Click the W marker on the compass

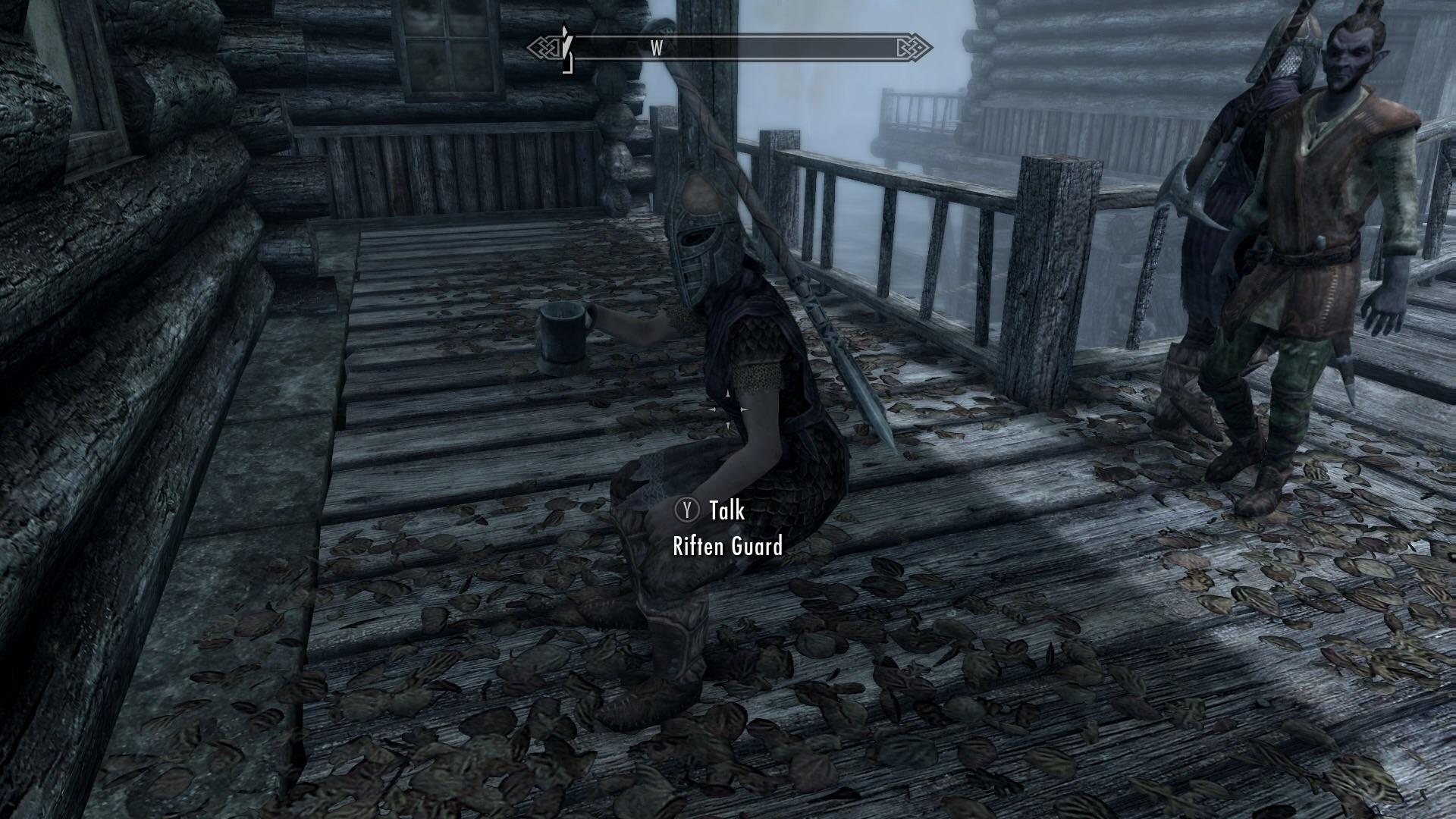657,47
